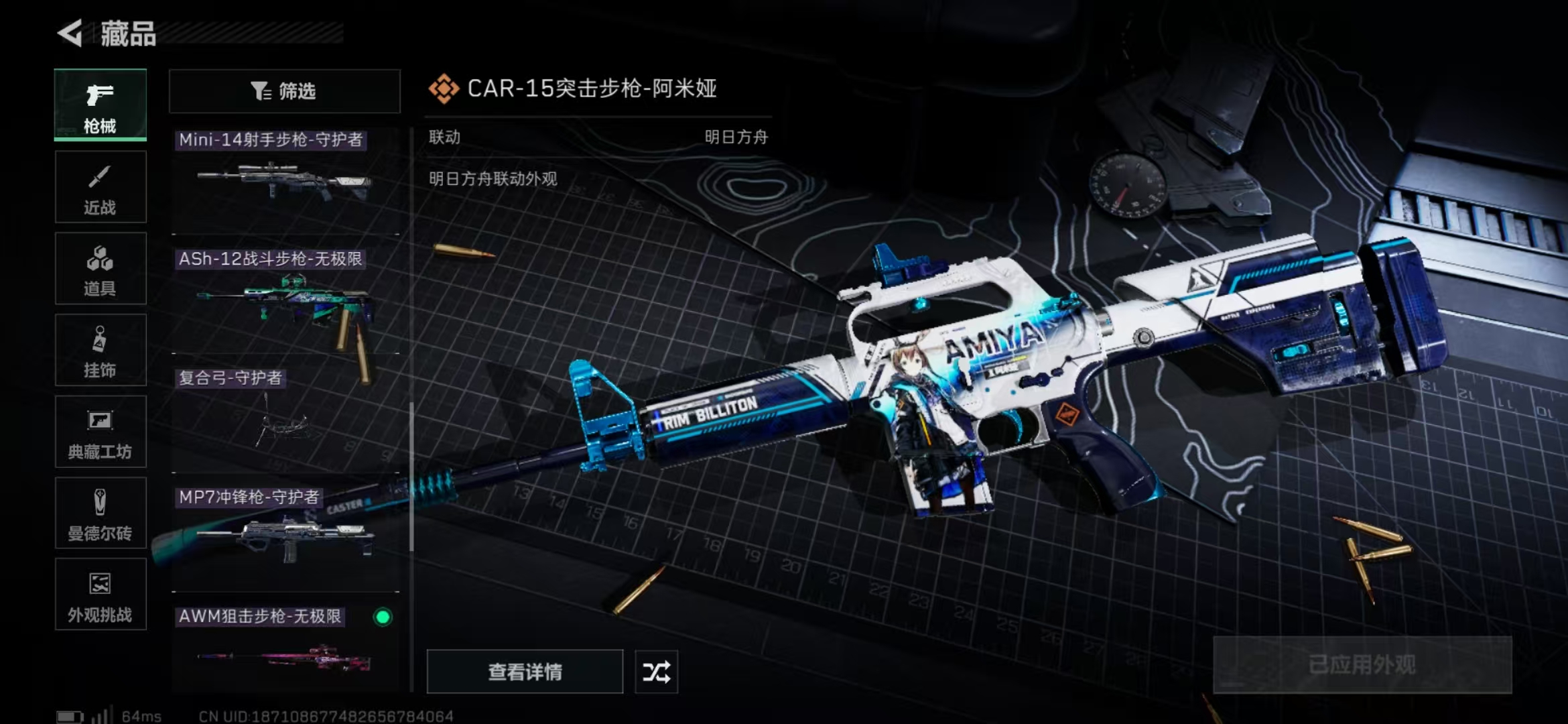Open the 筛选 filter panel
Image resolution: width=1568 pixels, height=724 pixels.
pos(284,90)
